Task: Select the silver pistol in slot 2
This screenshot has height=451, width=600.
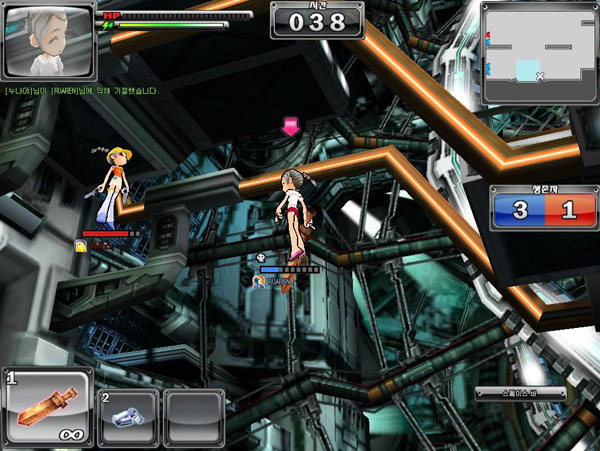Action: tap(128, 417)
